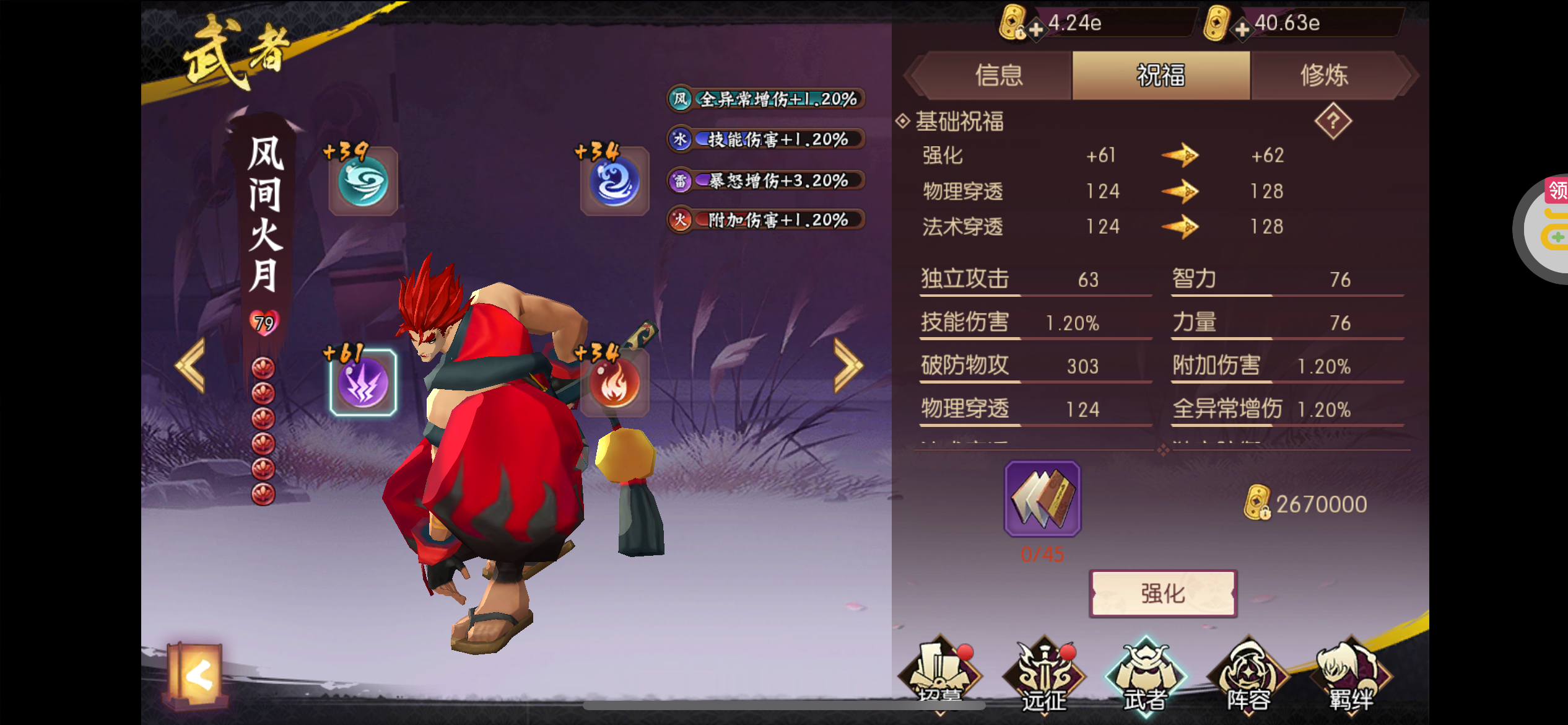Open the pink 领 floating overlay button
Viewport: 1568px width, 725px height.
pyautogui.click(x=1556, y=191)
